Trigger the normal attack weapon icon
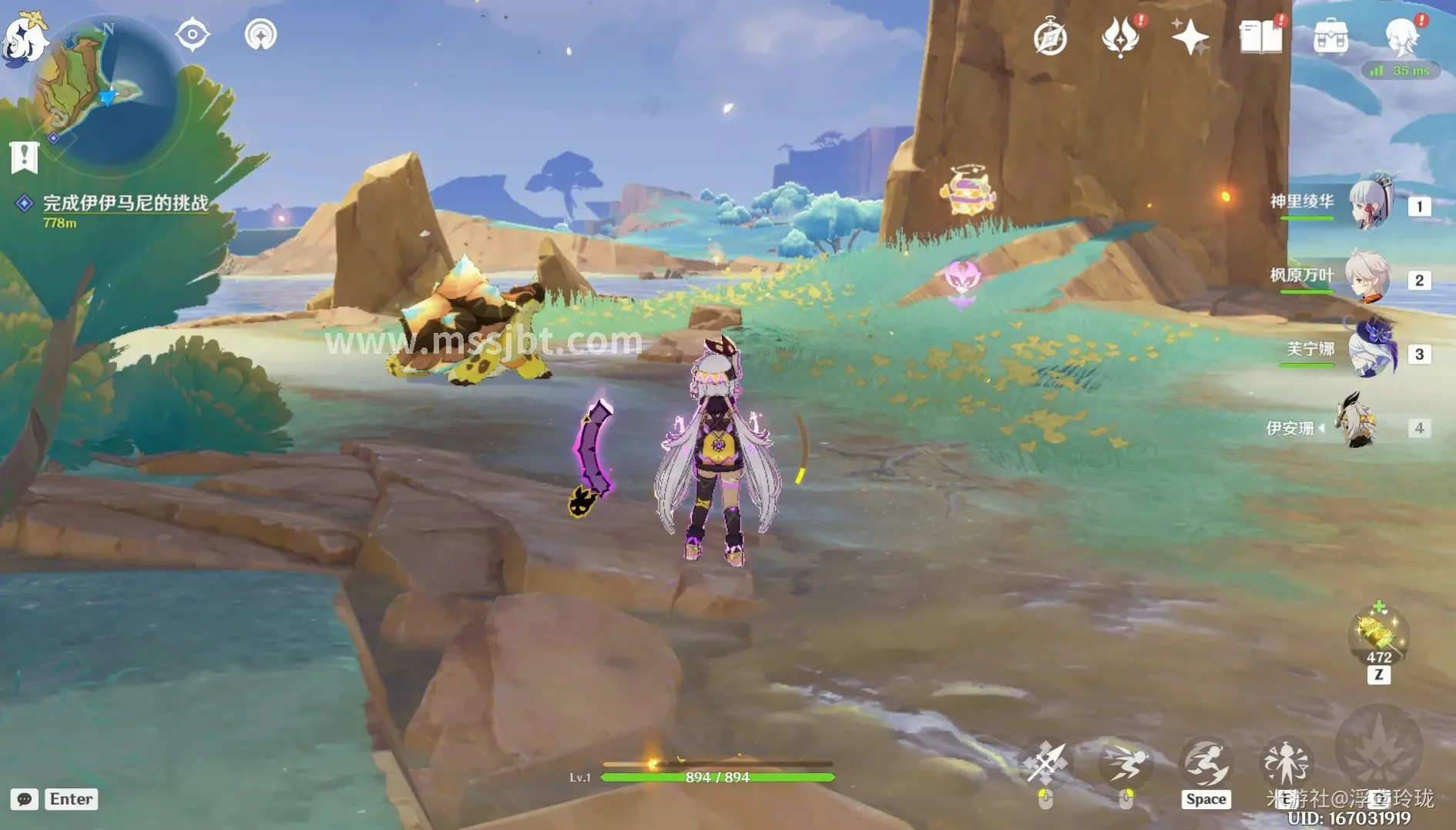This screenshot has width=1456, height=830. tap(1045, 763)
